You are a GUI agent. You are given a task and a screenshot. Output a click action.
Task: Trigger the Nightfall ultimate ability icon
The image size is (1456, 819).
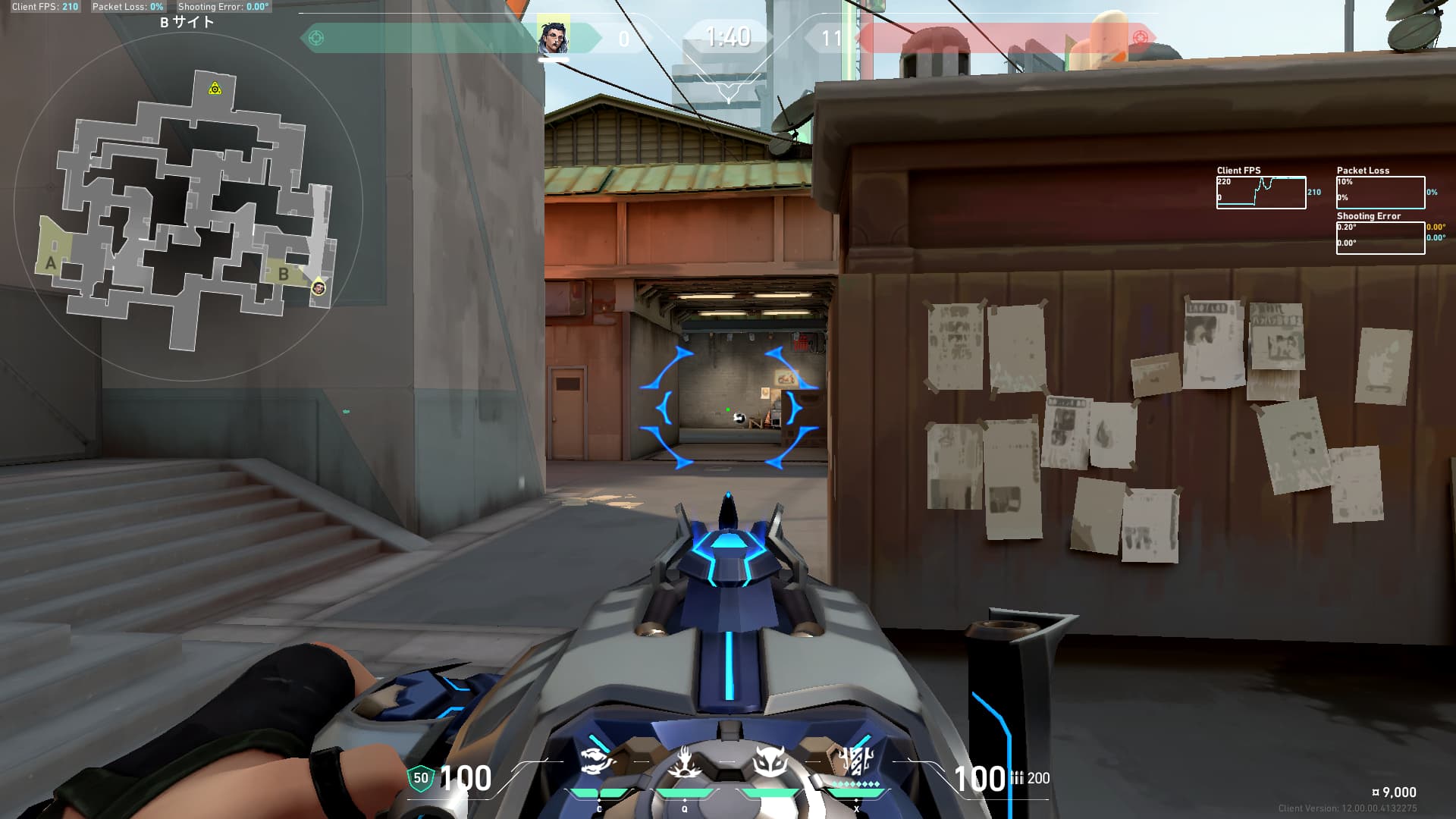coord(857,761)
